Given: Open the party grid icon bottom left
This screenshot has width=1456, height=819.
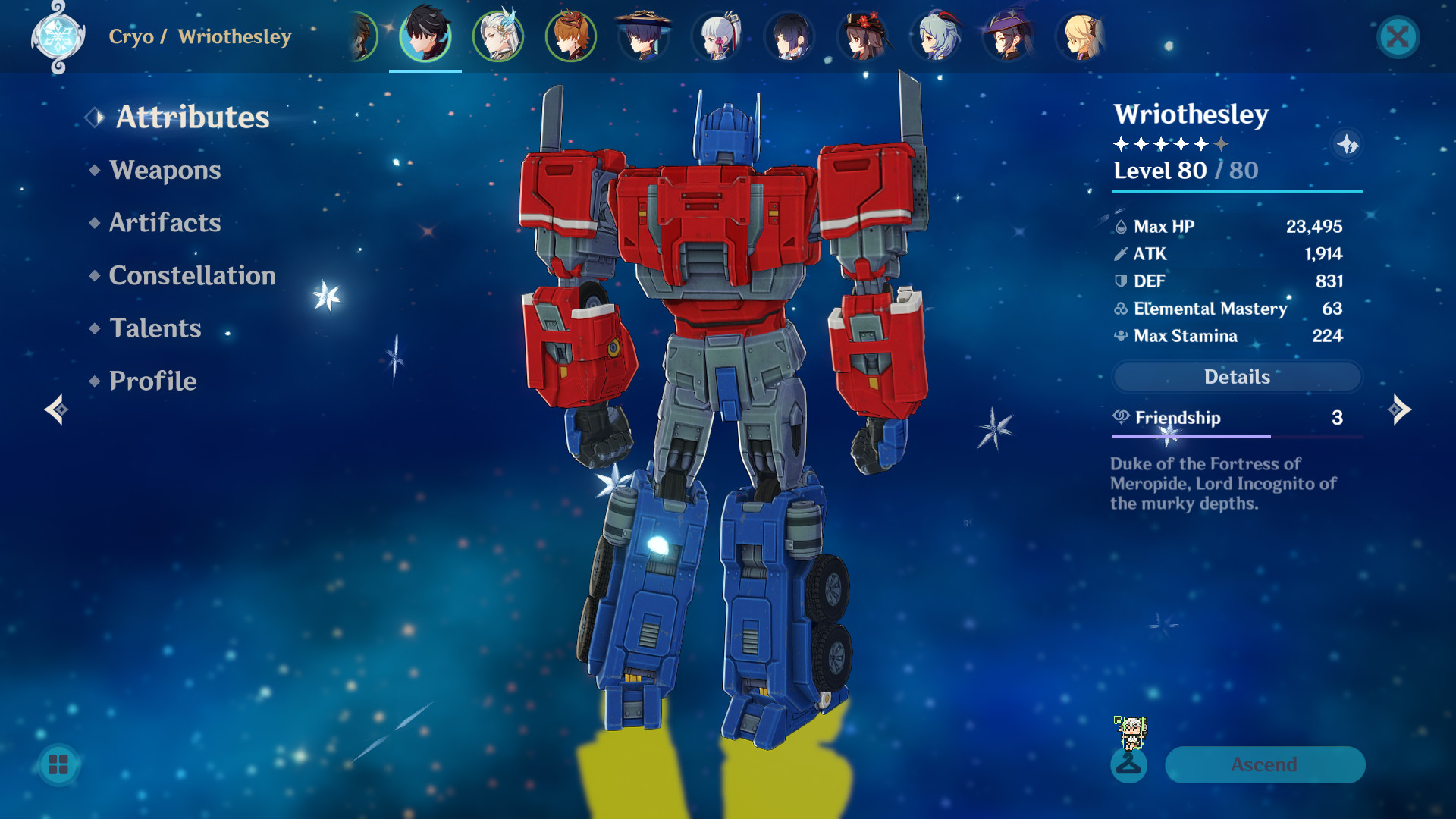Looking at the screenshot, I should (57, 765).
